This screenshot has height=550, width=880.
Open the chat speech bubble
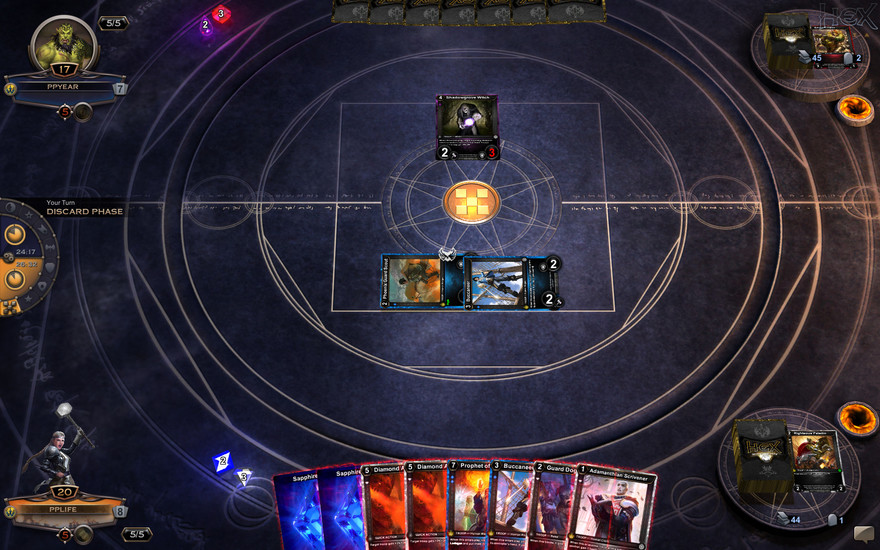pyautogui.click(x=863, y=534)
